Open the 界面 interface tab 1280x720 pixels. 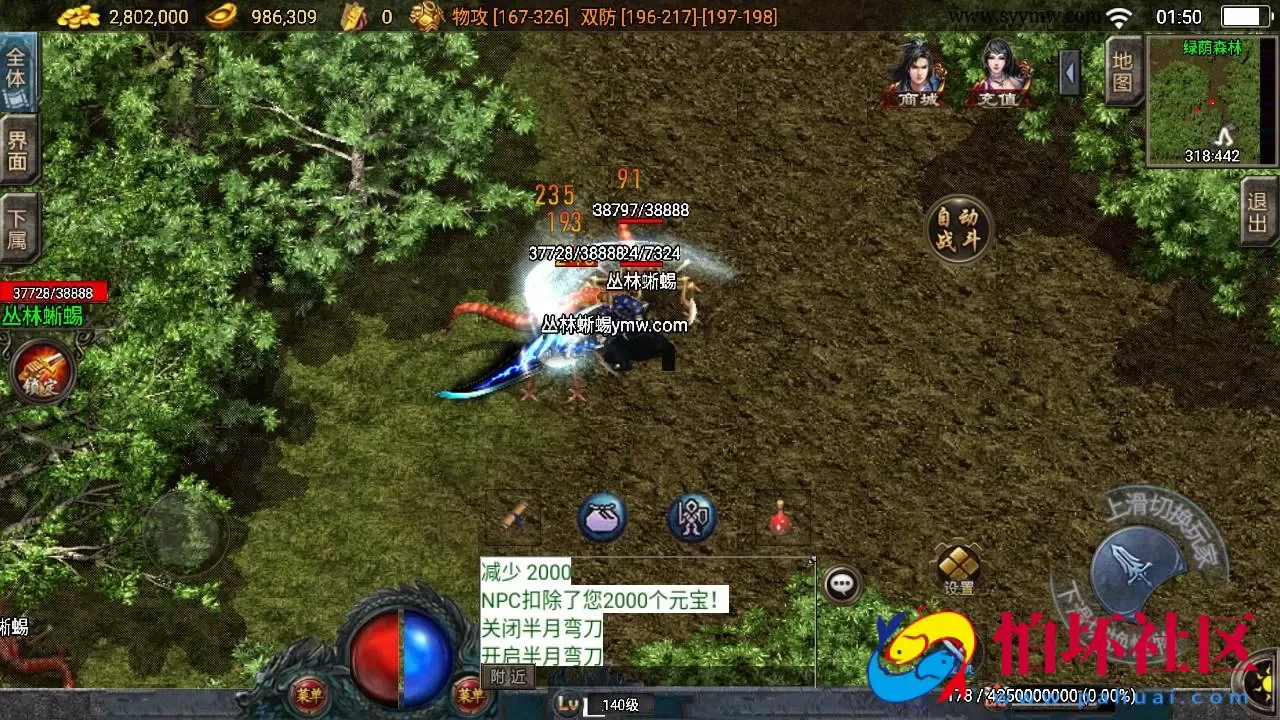click(x=20, y=148)
